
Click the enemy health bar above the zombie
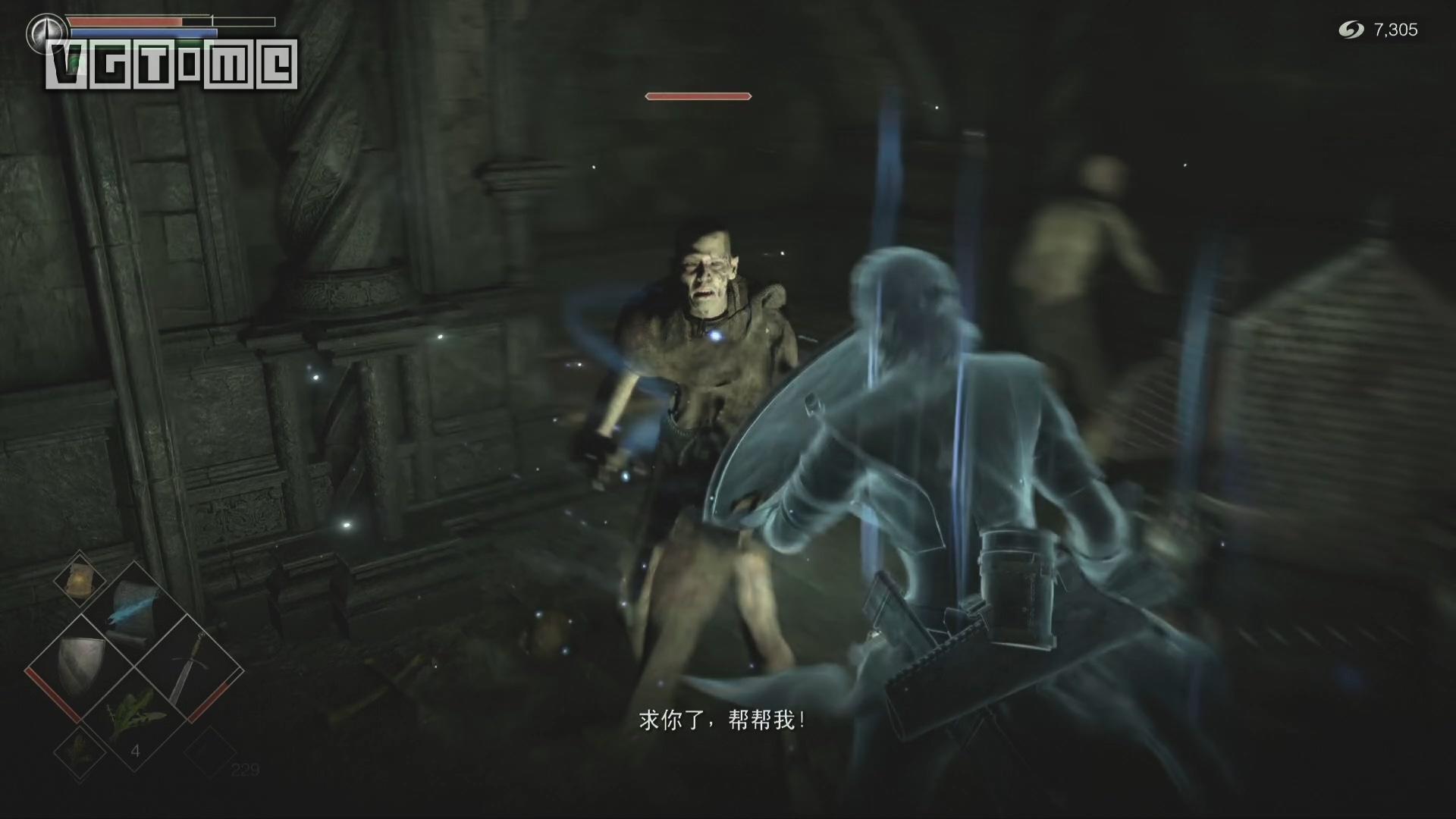coord(698,96)
